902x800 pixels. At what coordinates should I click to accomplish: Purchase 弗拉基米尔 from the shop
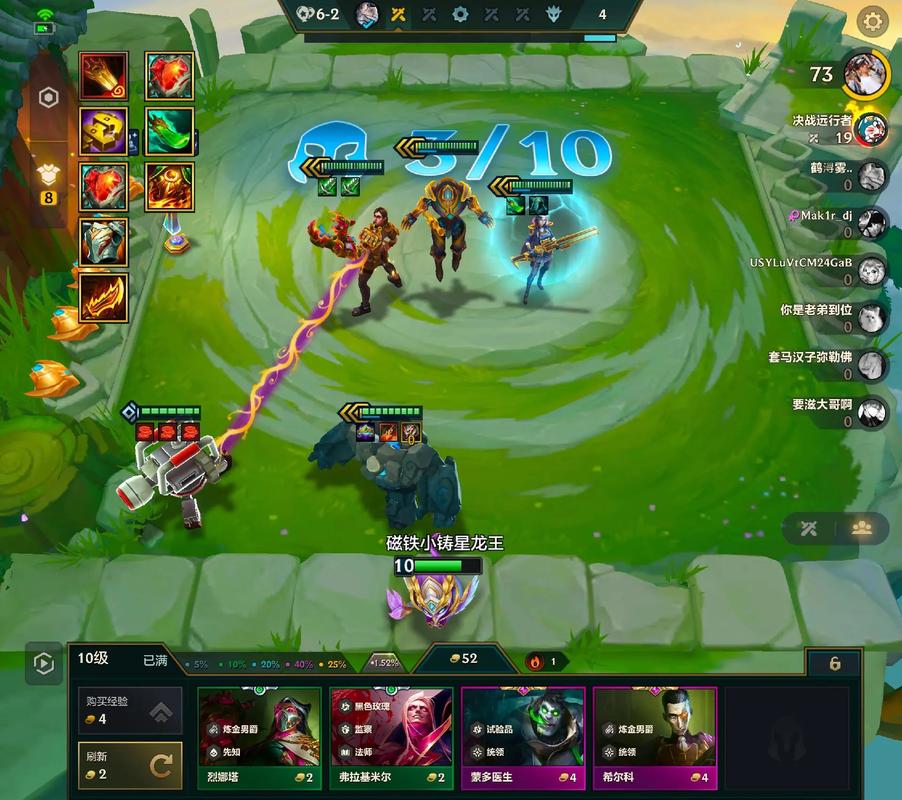click(392, 740)
